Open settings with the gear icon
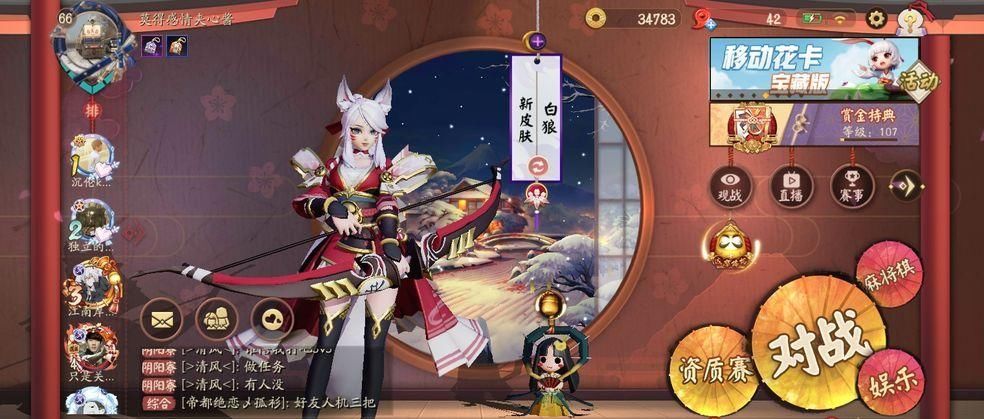The image size is (984, 419). pyautogui.click(x=876, y=18)
